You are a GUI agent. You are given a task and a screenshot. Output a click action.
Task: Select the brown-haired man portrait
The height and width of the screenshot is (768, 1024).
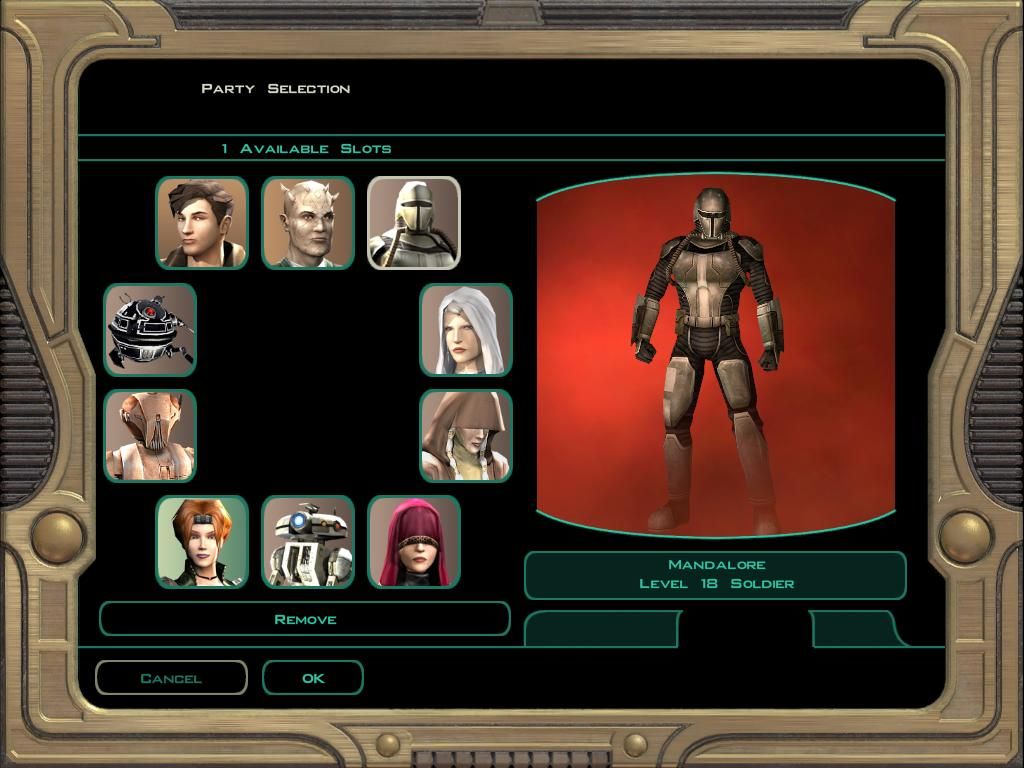202,223
